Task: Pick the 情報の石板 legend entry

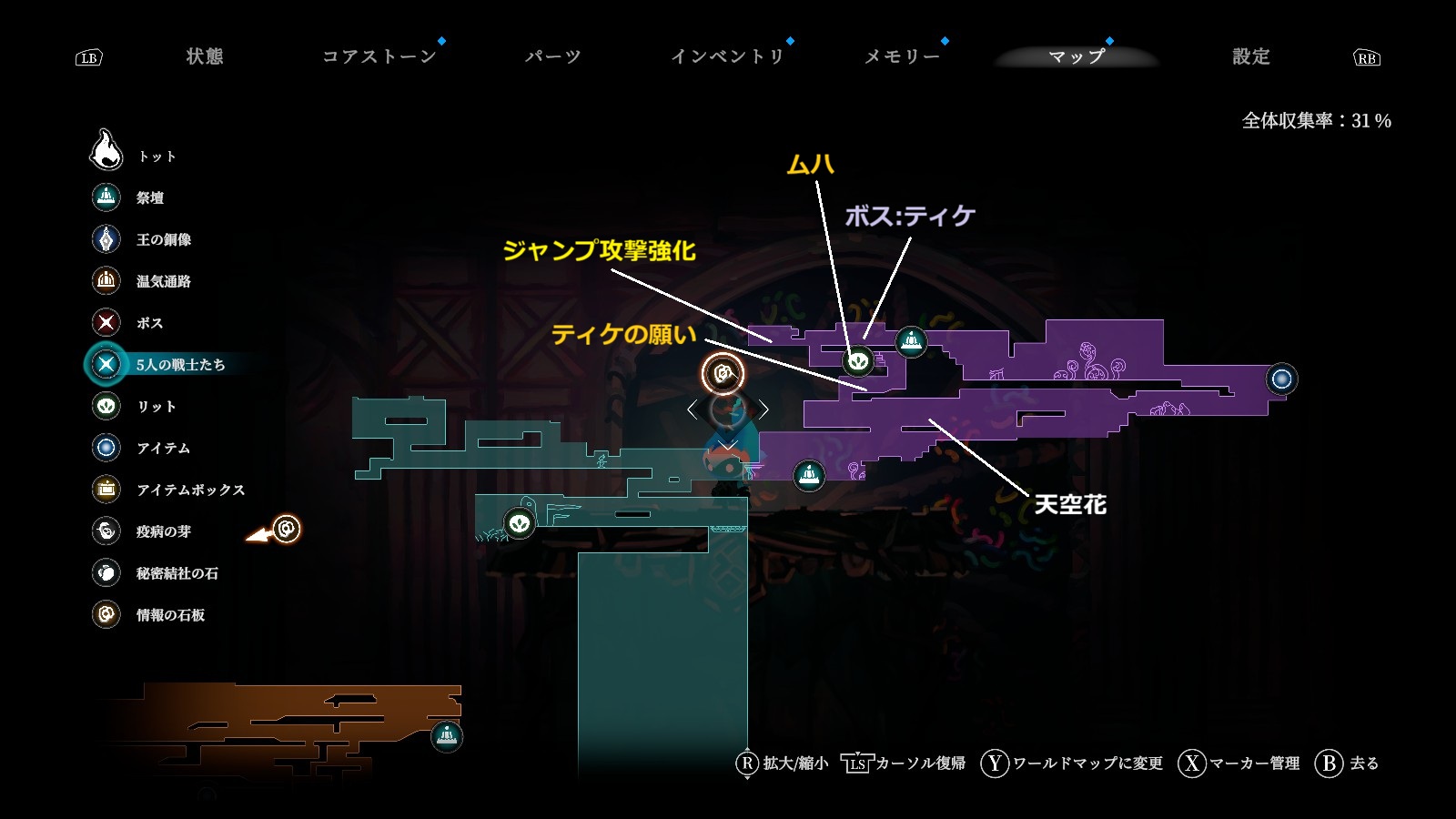Action: pyautogui.click(x=170, y=615)
